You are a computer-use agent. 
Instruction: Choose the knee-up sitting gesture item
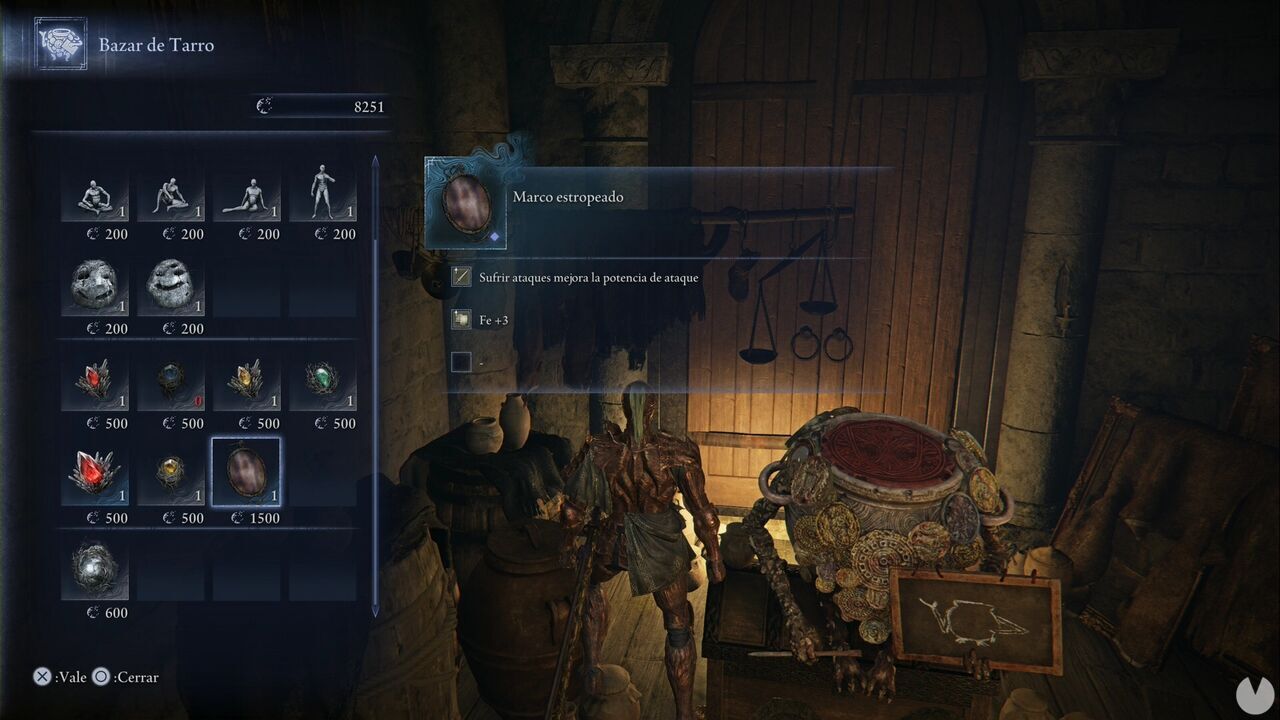click(171, 193)
